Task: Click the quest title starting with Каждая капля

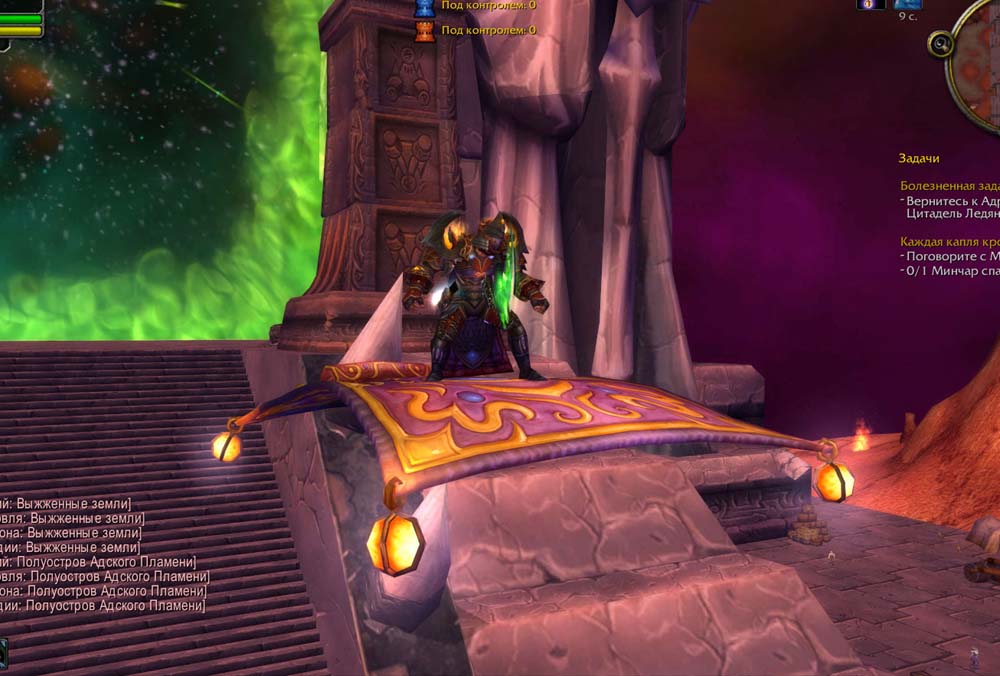Action: point(949,241)
